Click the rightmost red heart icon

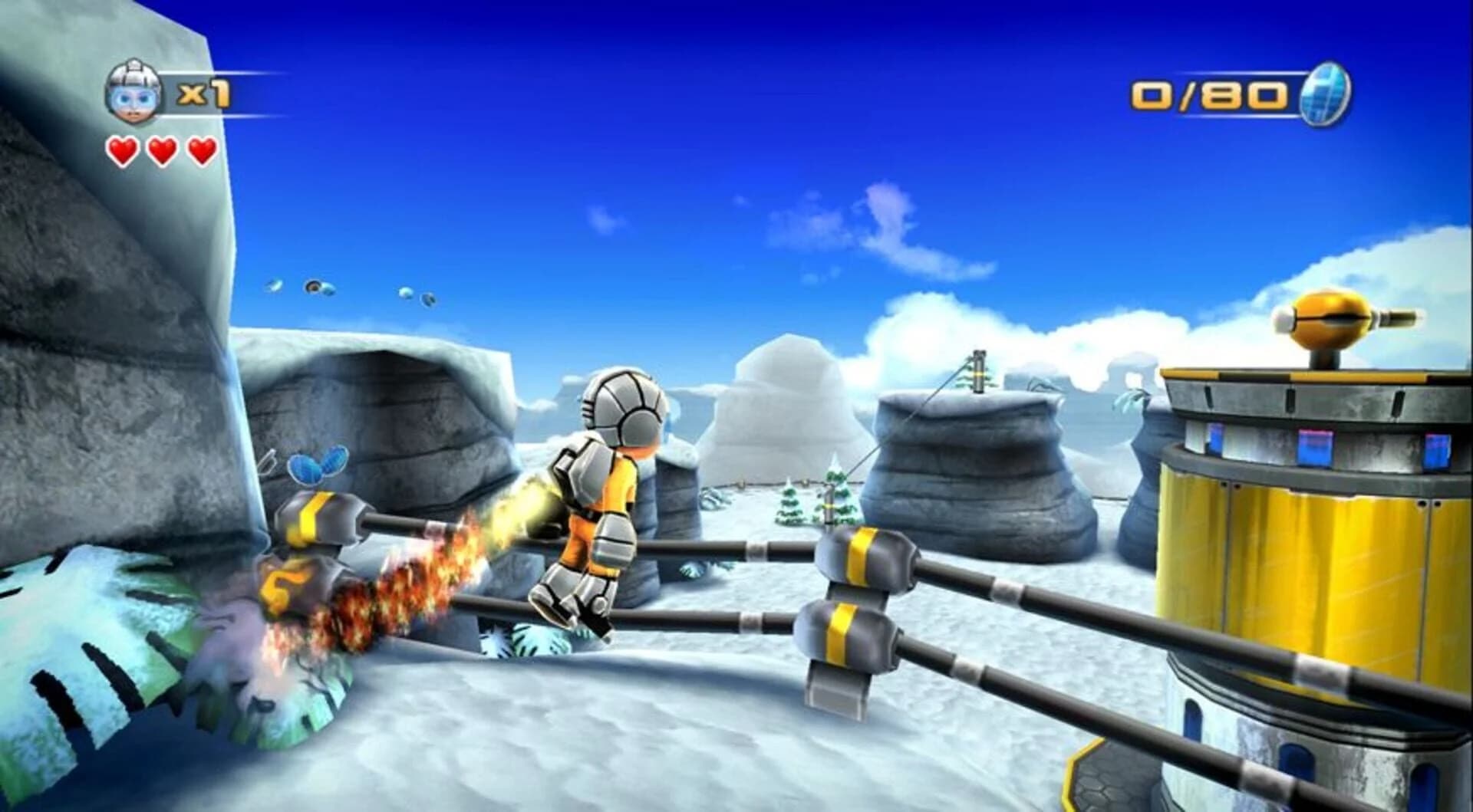point(200,150)
